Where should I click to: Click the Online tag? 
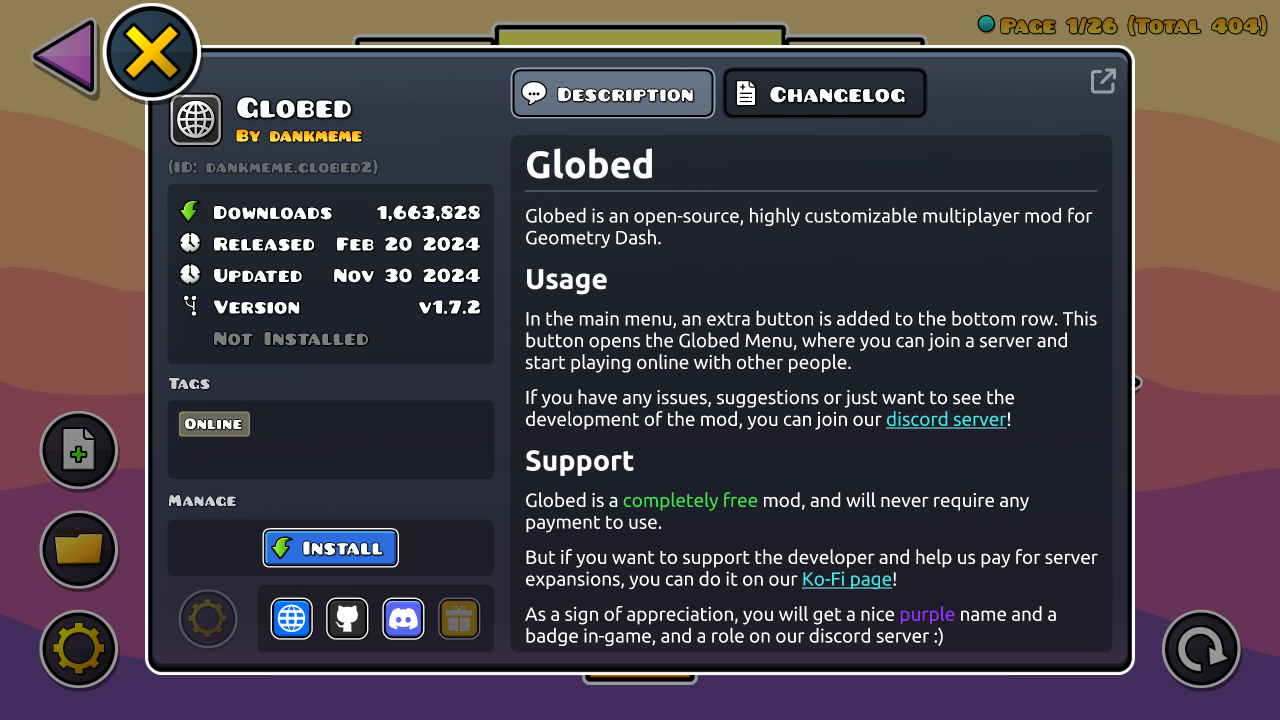(214, 424)
